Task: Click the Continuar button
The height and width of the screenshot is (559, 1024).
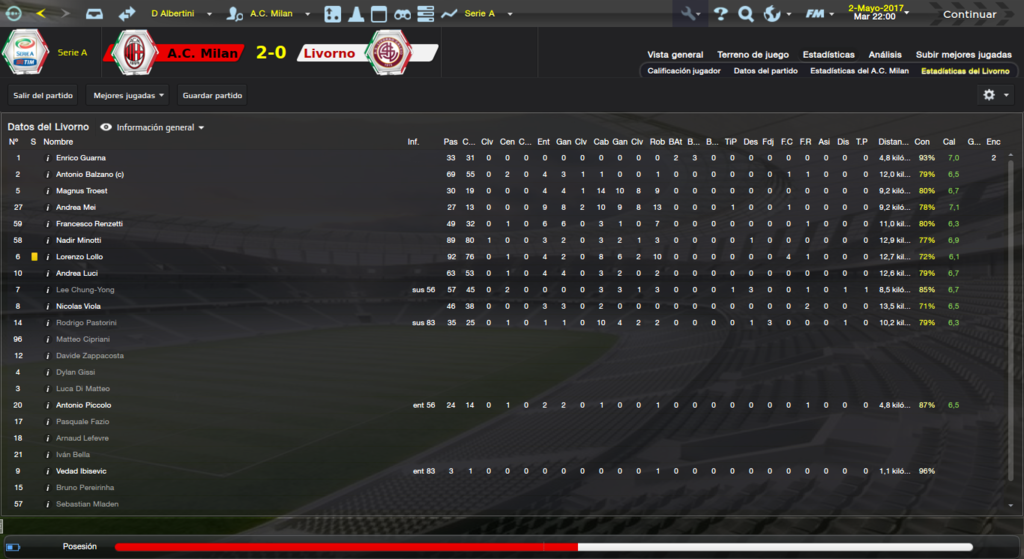Action: tap(969, 14)
